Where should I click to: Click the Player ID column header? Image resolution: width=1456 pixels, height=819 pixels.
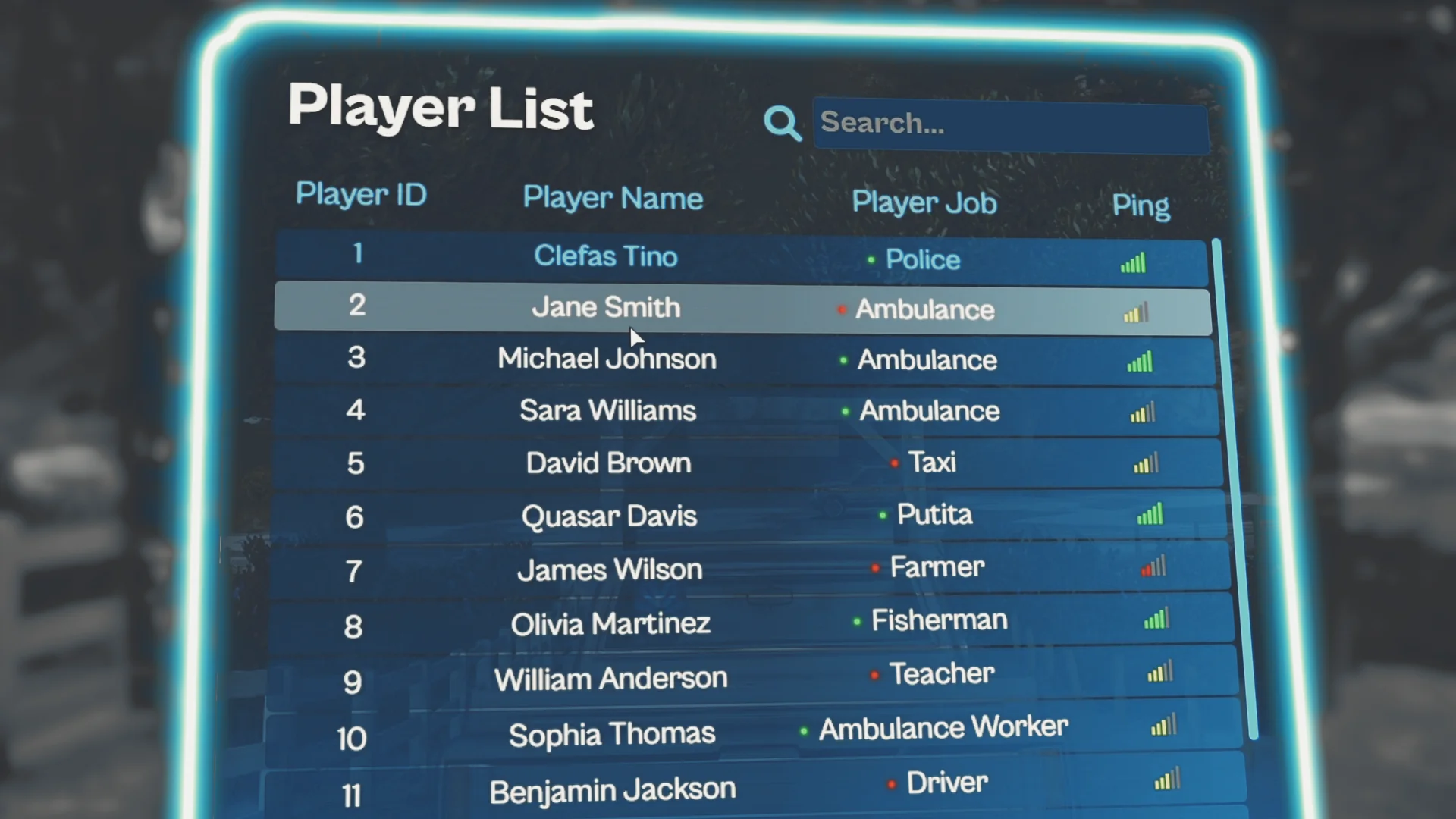361,195
